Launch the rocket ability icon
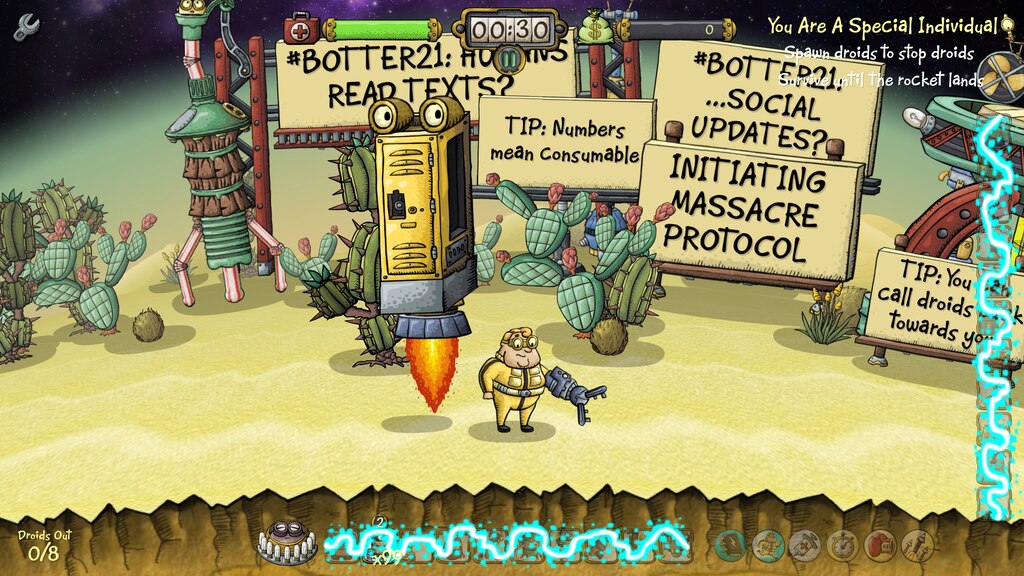1024x576 pixels. click(916, 544)
